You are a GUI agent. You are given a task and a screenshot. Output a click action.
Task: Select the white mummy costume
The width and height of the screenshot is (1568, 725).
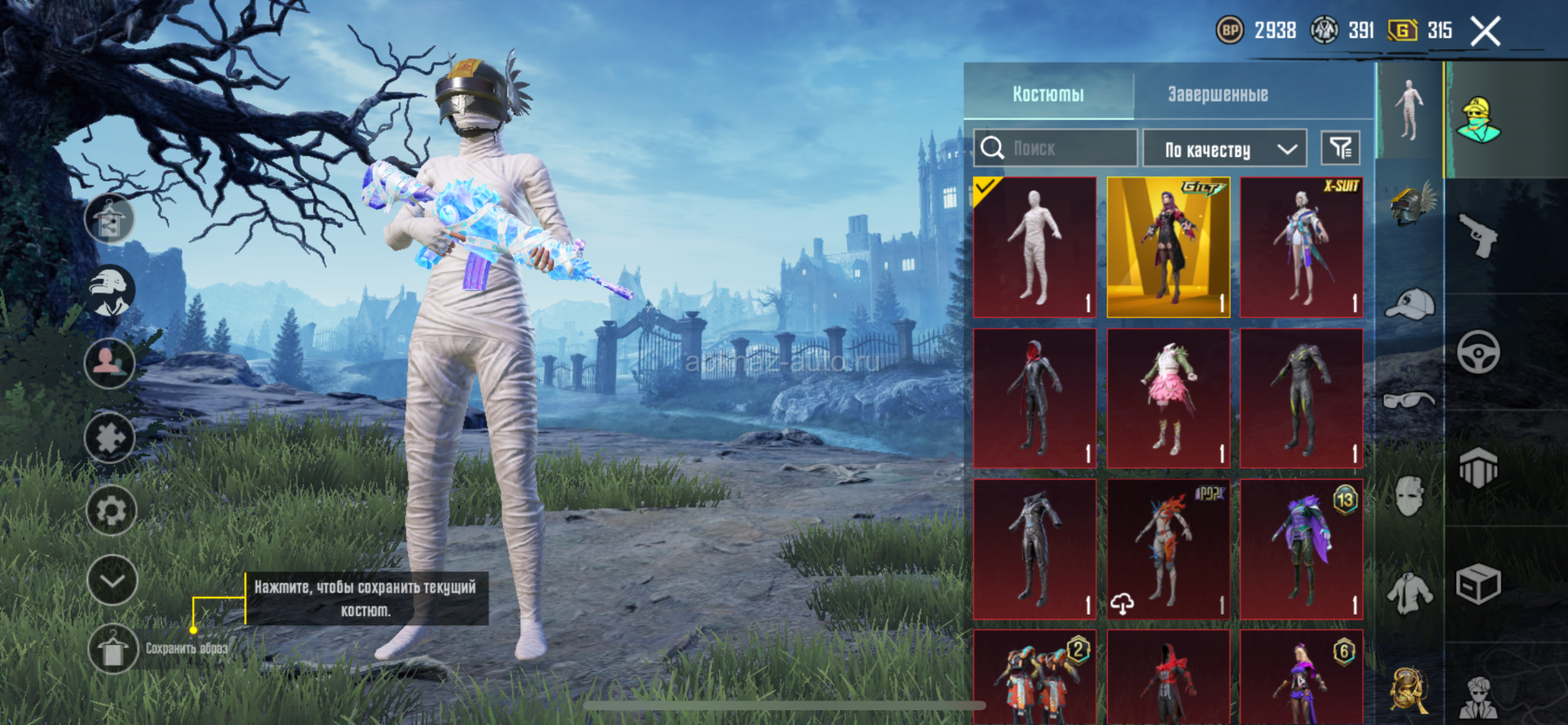pyautogui.click(x=1034, y=247)
